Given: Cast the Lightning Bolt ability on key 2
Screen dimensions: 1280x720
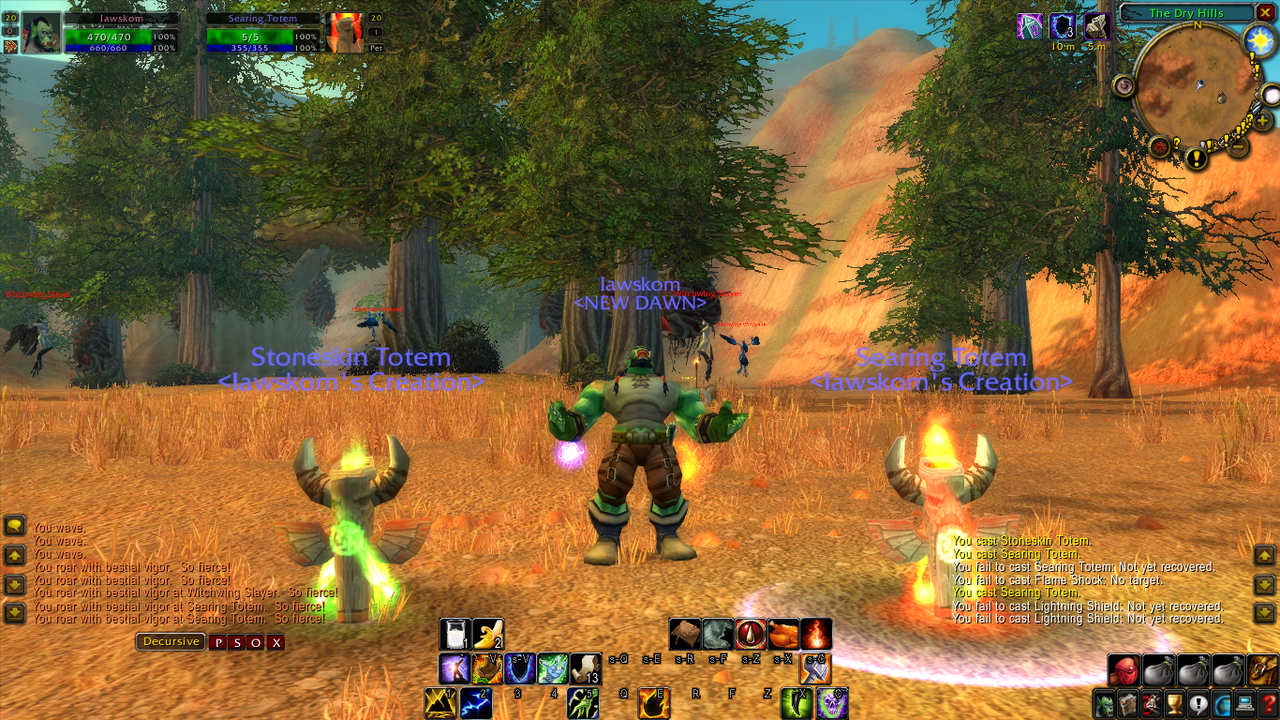Looking at the screenshot, I should click(475, 704).
